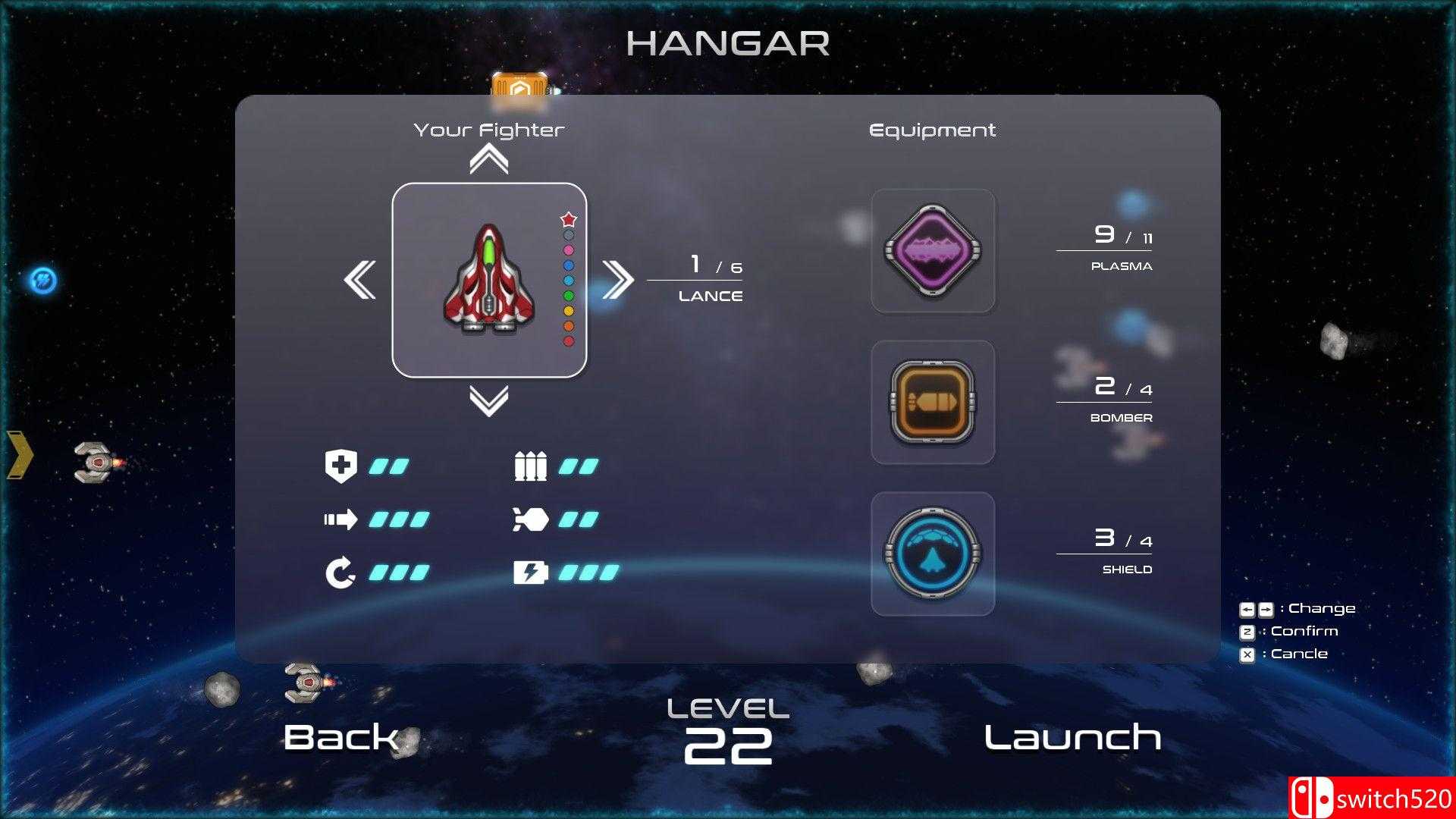Click the right arrow to change fighter
Screen dimensions: 1456x819
[619, 279]
